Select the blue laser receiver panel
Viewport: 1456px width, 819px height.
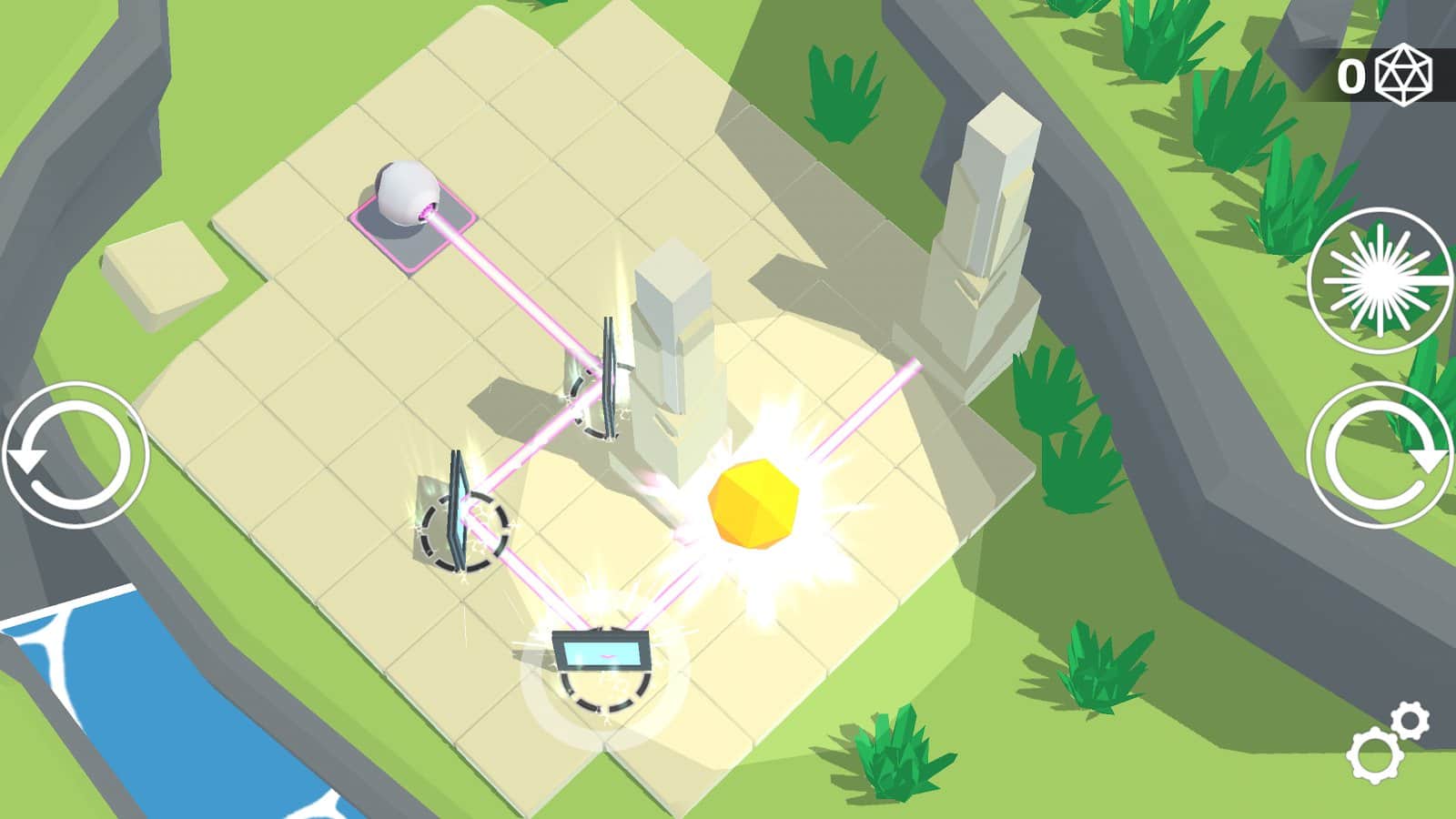point(602,653)
